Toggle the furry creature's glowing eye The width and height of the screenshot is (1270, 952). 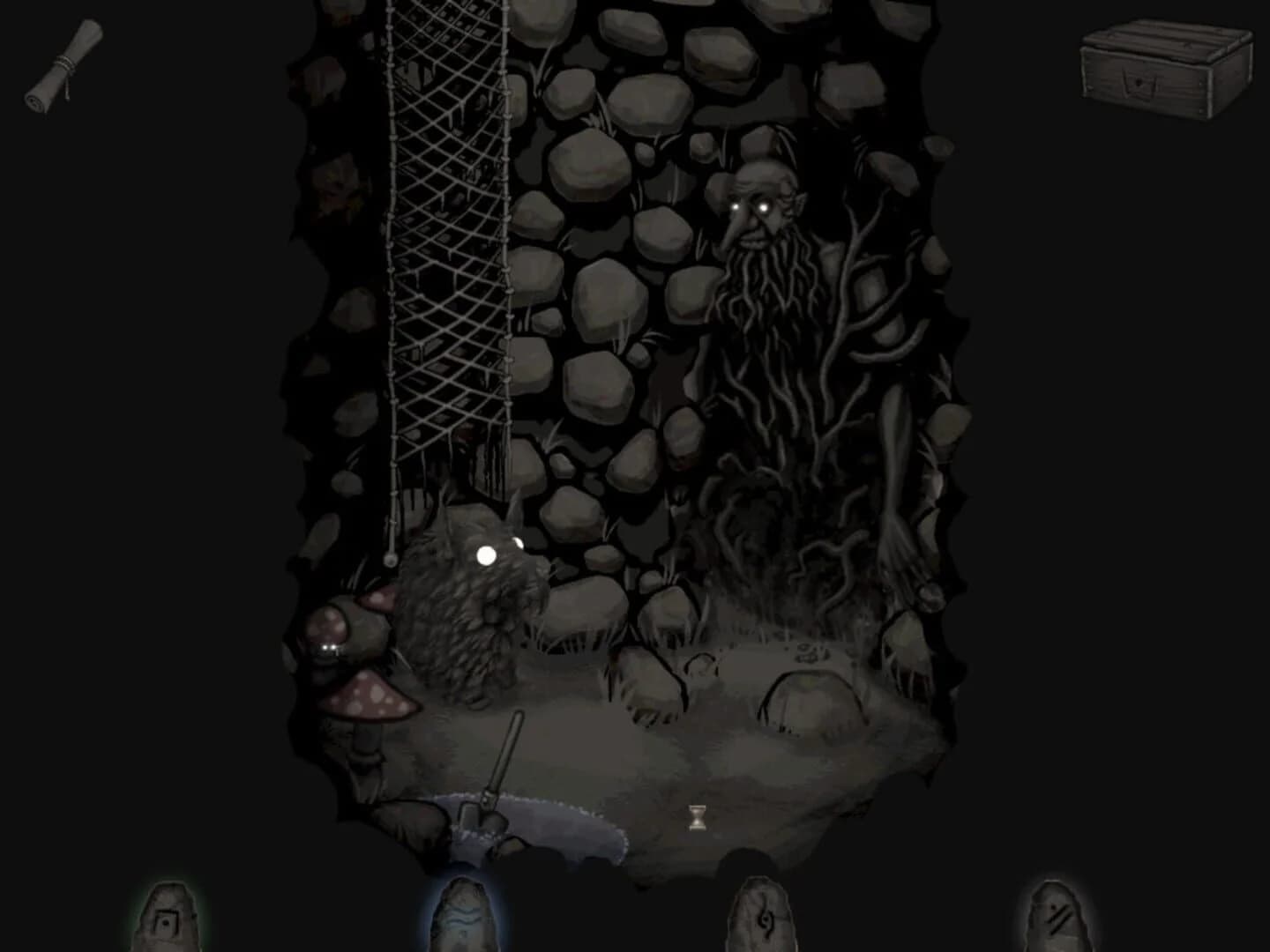tap(486, 554)
